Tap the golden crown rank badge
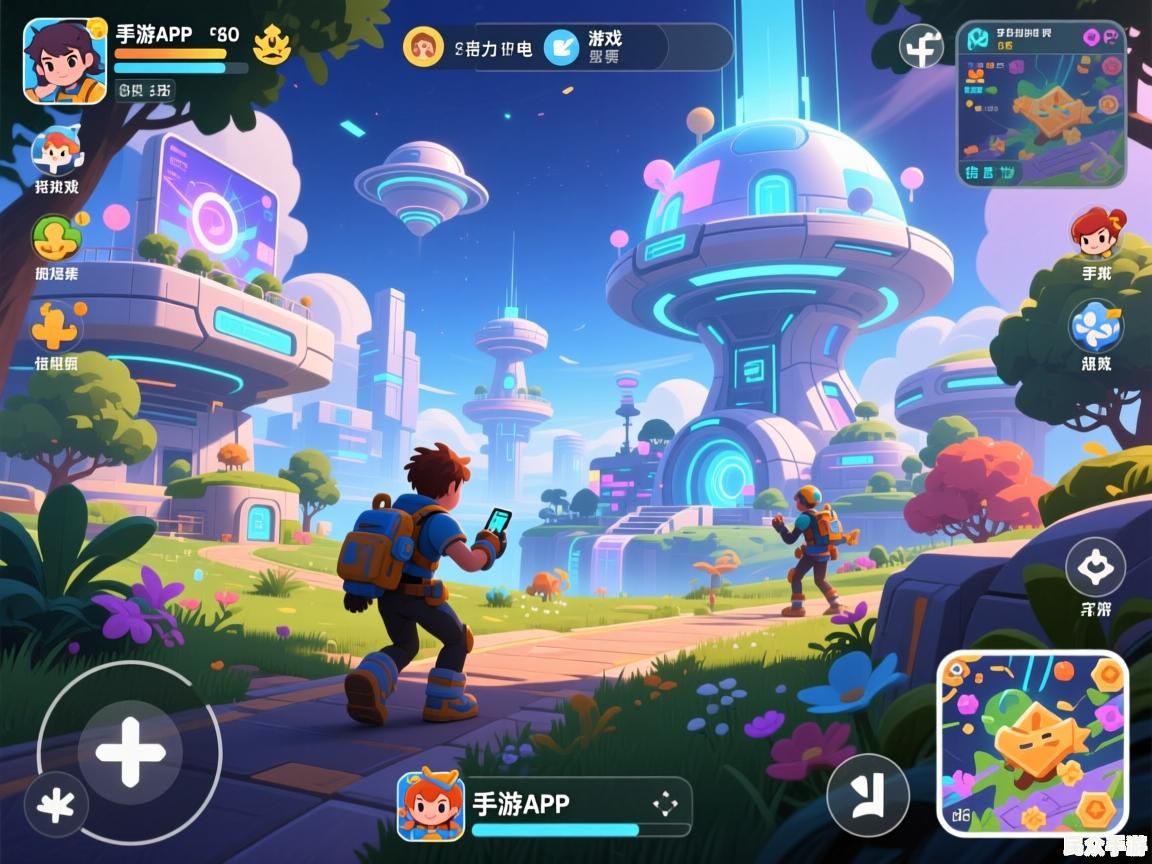Viewport: 1152px width, 864px height. point(272,44)
